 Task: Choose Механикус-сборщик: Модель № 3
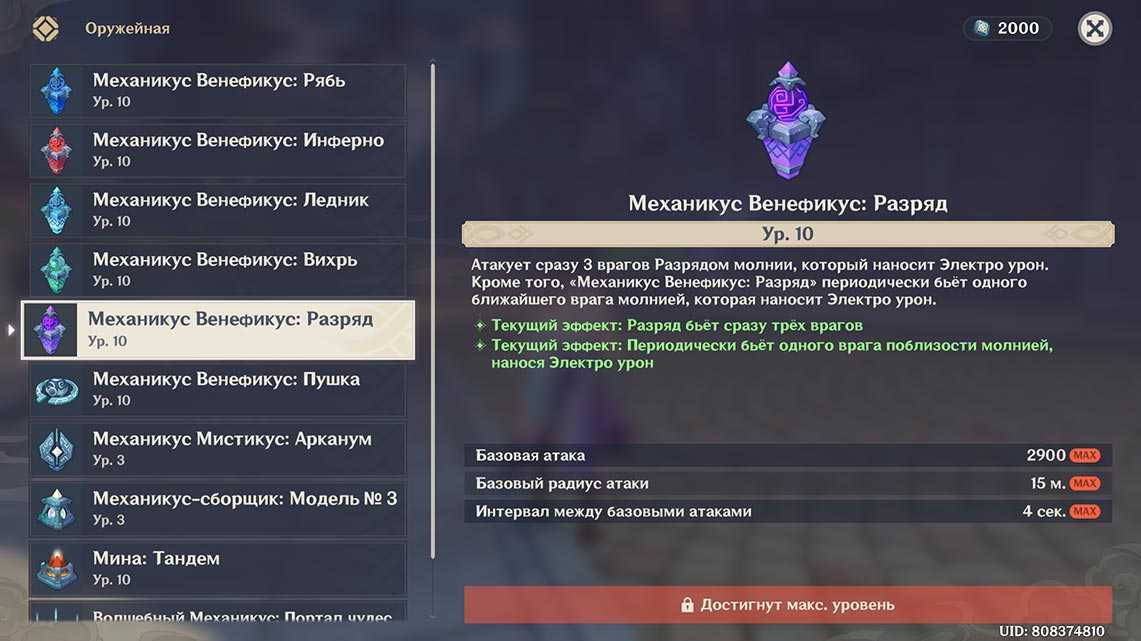point(218,509)
